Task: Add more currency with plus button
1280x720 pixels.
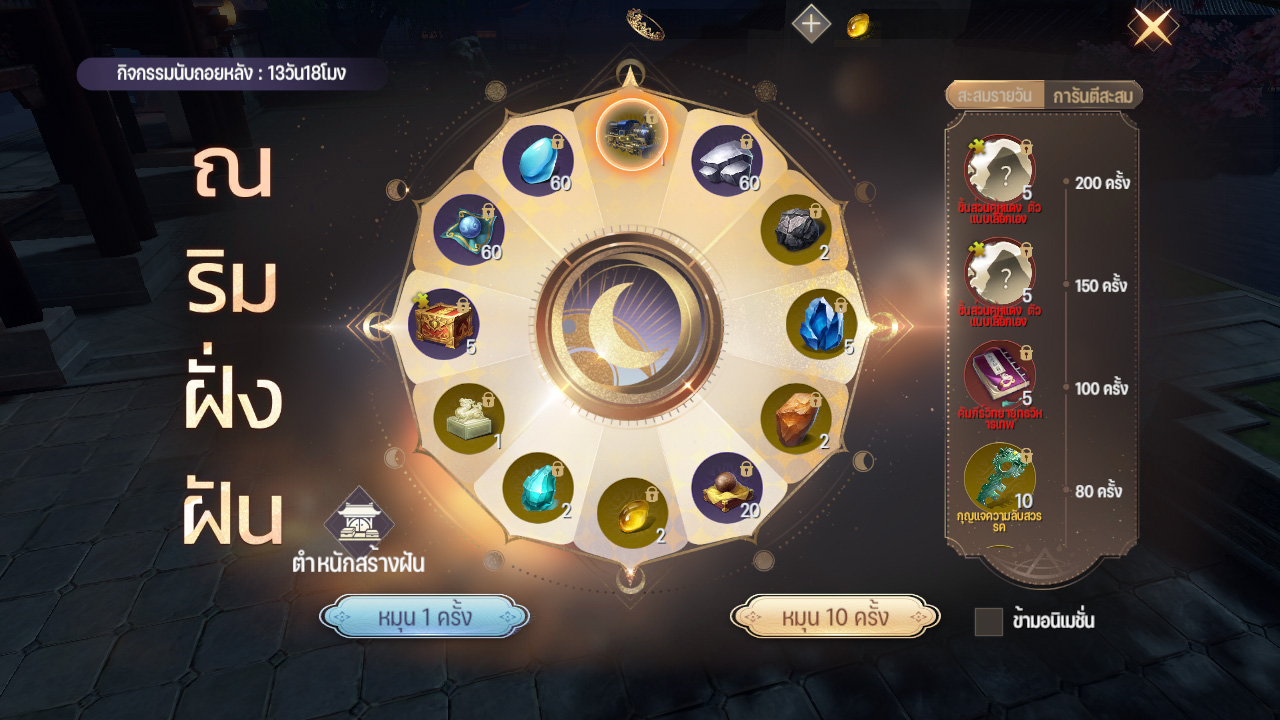Action: [x=811, y=23]
